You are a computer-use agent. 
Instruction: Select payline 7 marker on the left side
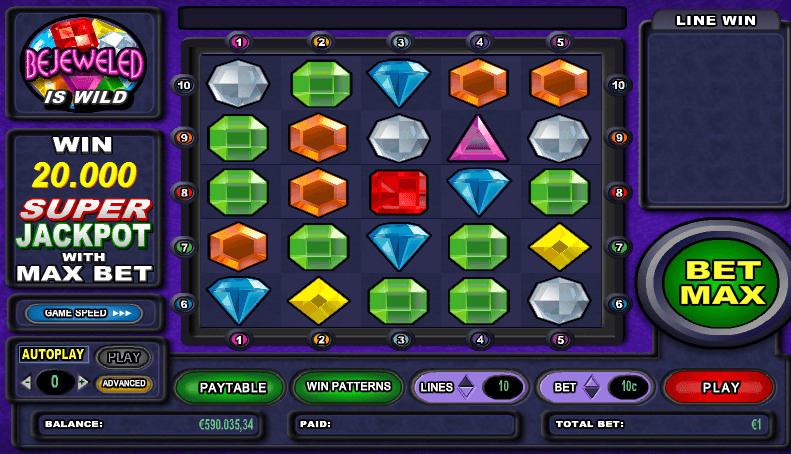pyautogui.click(x=183, y=246)
